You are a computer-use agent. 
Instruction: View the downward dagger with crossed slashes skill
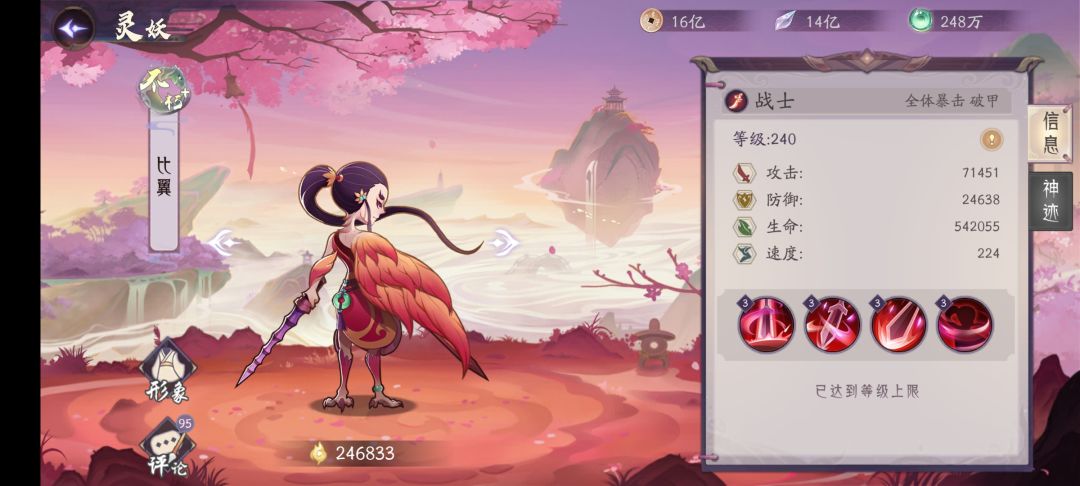(833, 324)
